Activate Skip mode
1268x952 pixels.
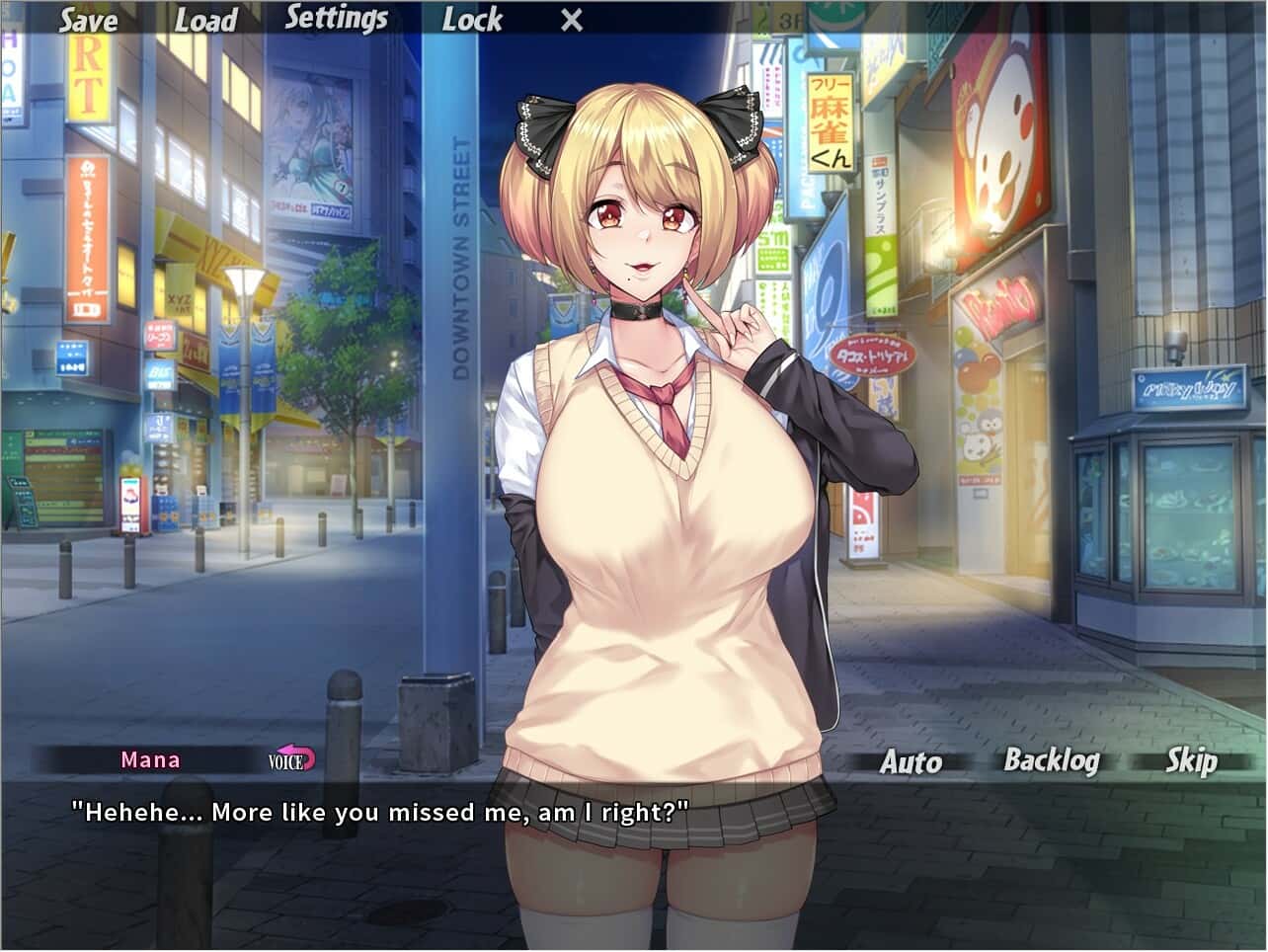click(x=1191, y=761)
